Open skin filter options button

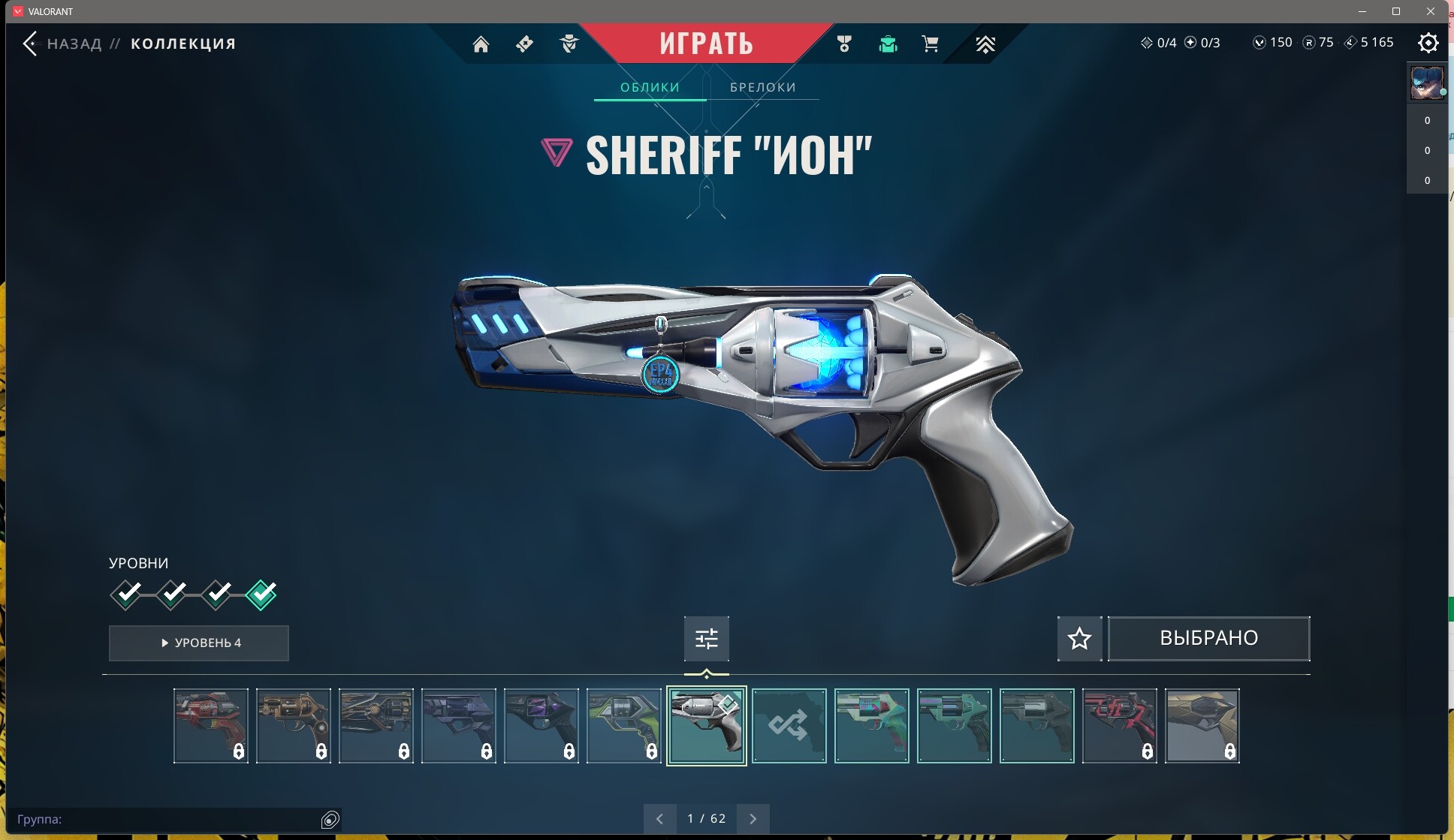[706, 639]
